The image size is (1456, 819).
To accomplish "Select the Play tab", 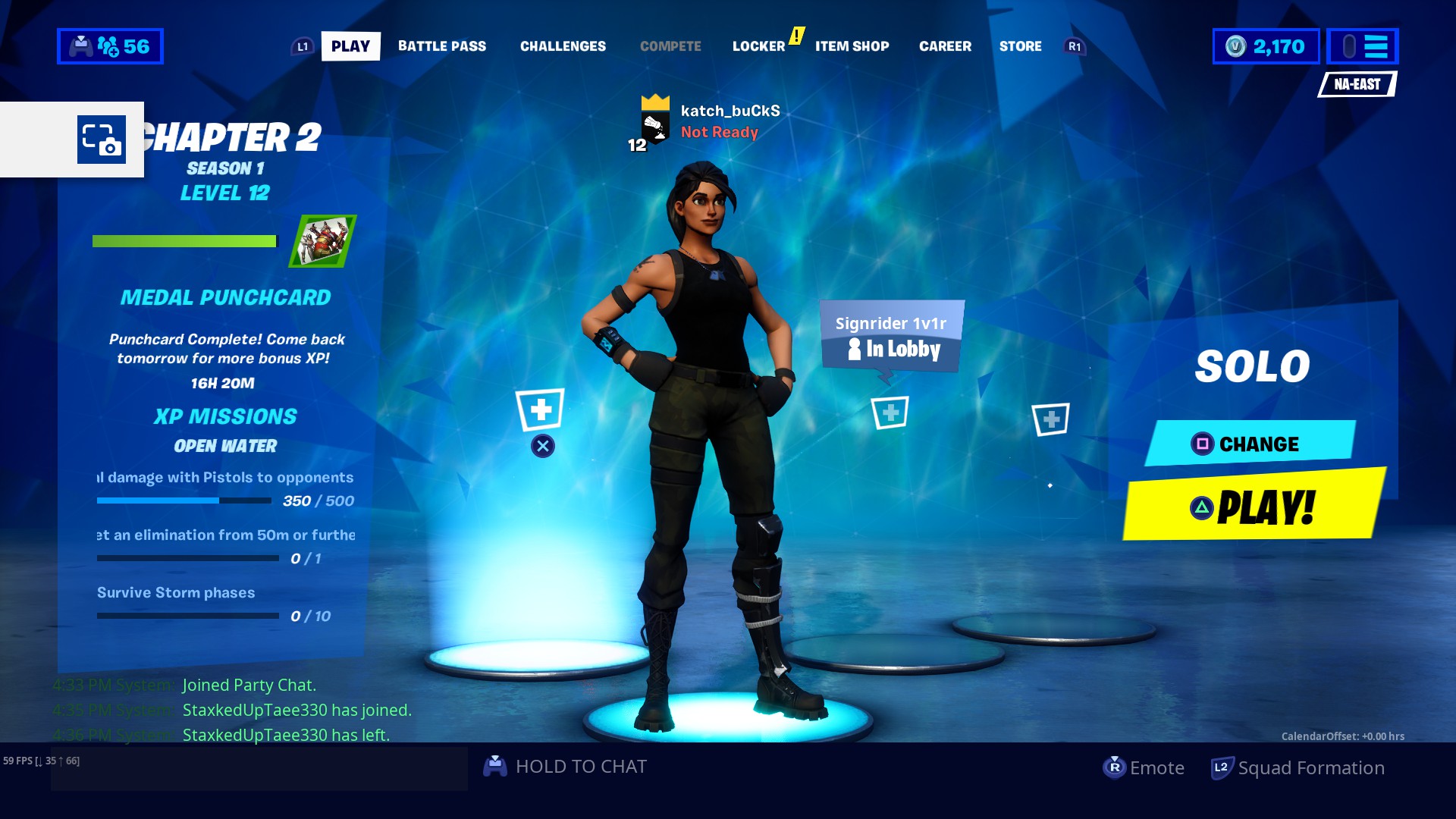I will pyautogui.click(x=350, y=46).
